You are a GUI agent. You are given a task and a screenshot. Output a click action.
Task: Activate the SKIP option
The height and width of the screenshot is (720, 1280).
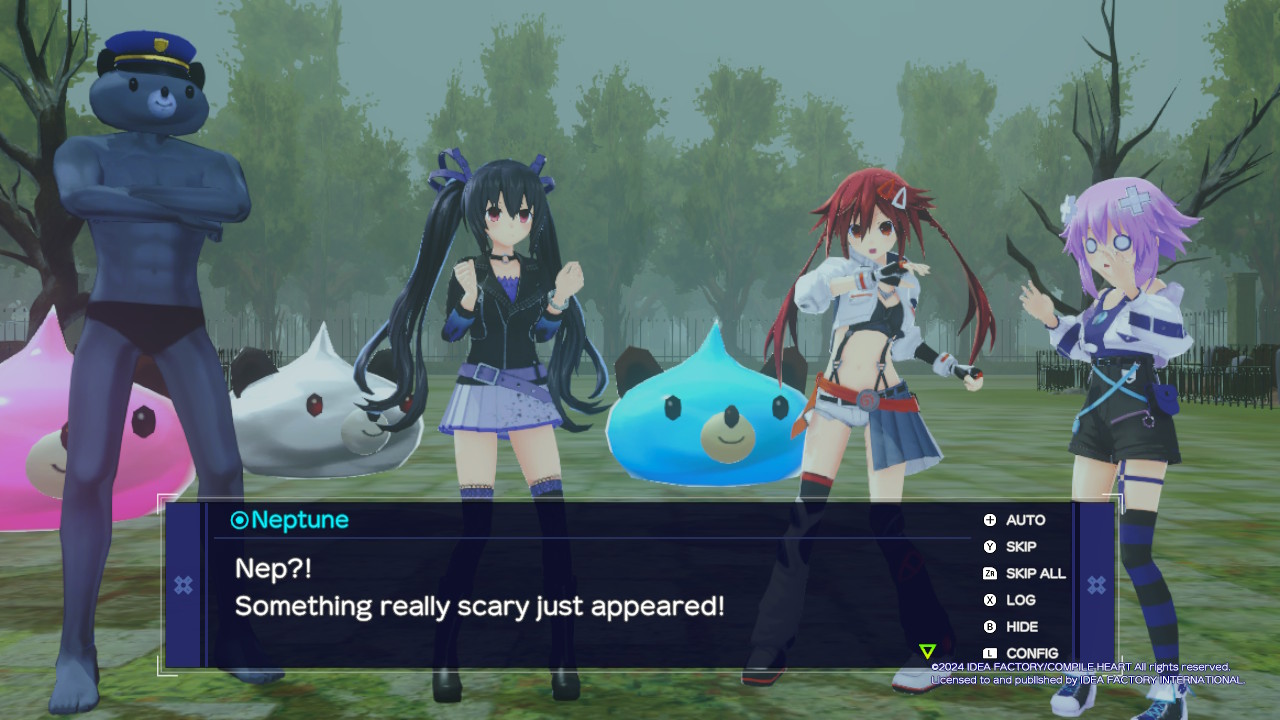tap(1022, 547)
